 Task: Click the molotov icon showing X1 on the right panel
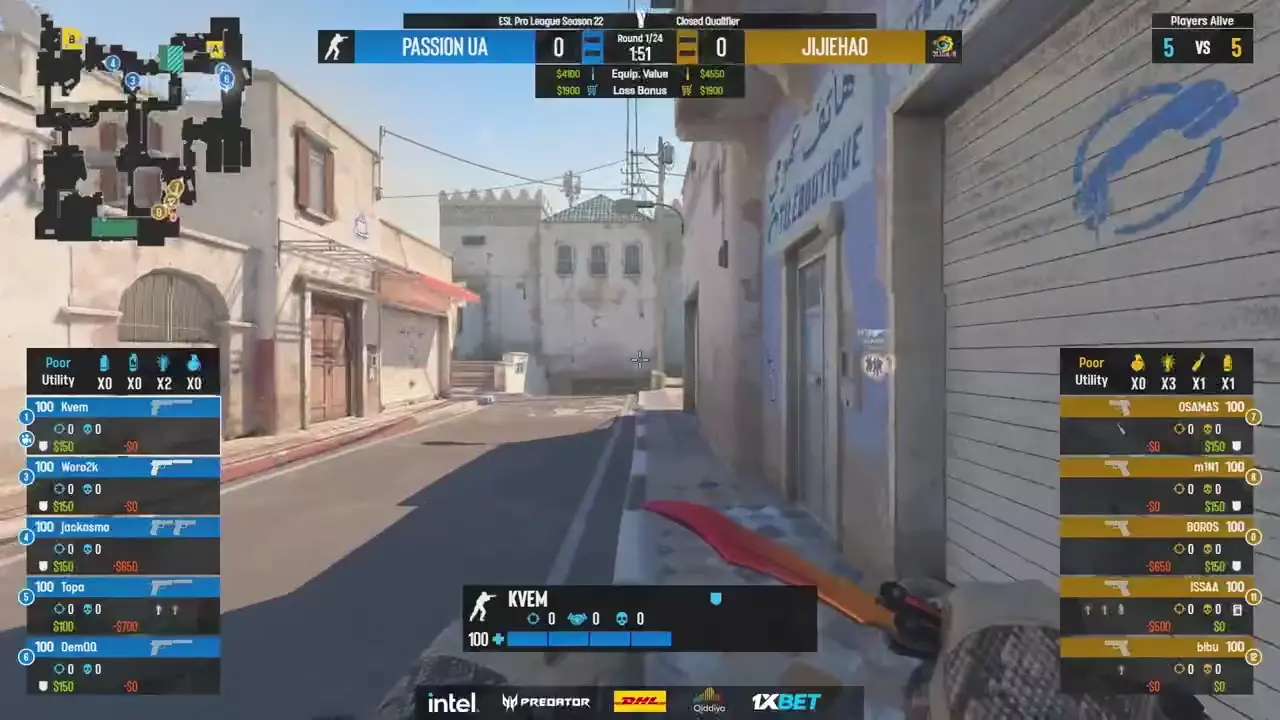click(1198, 362)
